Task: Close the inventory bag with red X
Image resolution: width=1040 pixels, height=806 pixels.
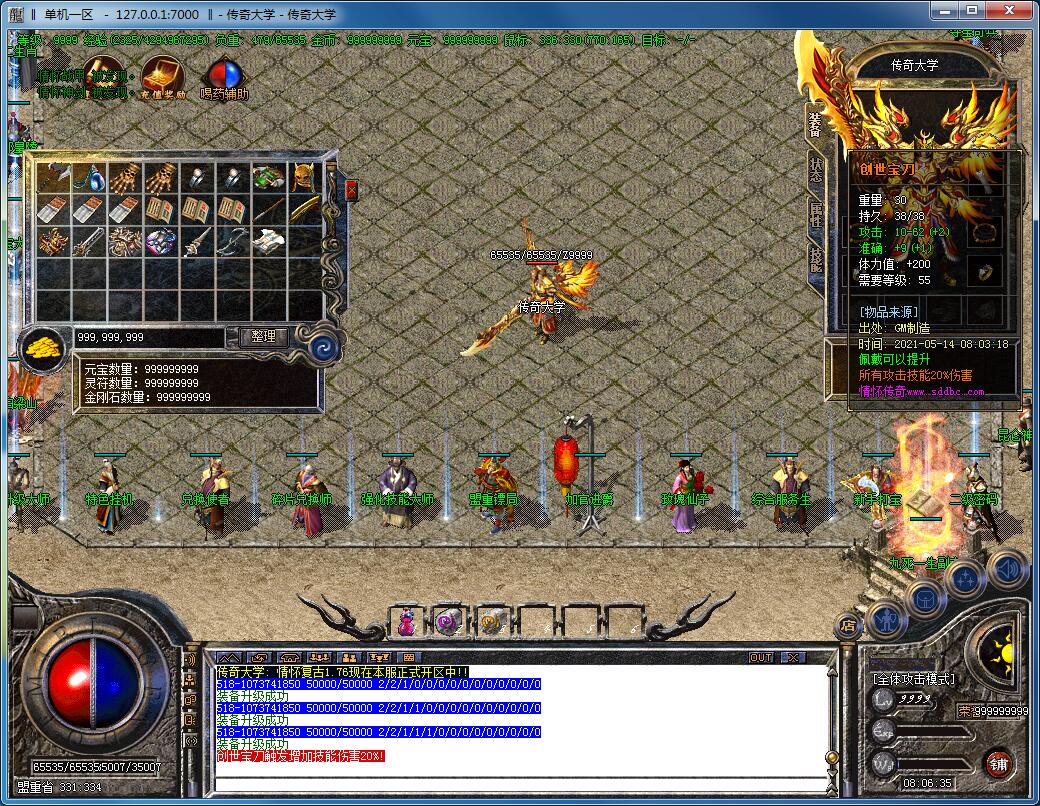Action: coord(351,189)
